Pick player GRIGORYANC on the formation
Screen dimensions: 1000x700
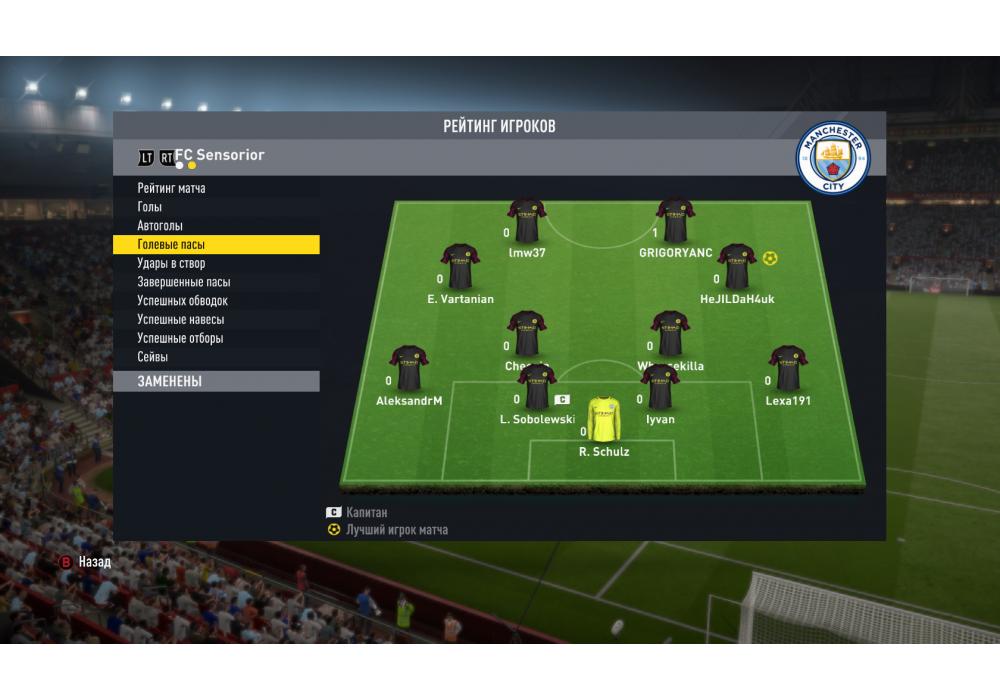point(675,221)
